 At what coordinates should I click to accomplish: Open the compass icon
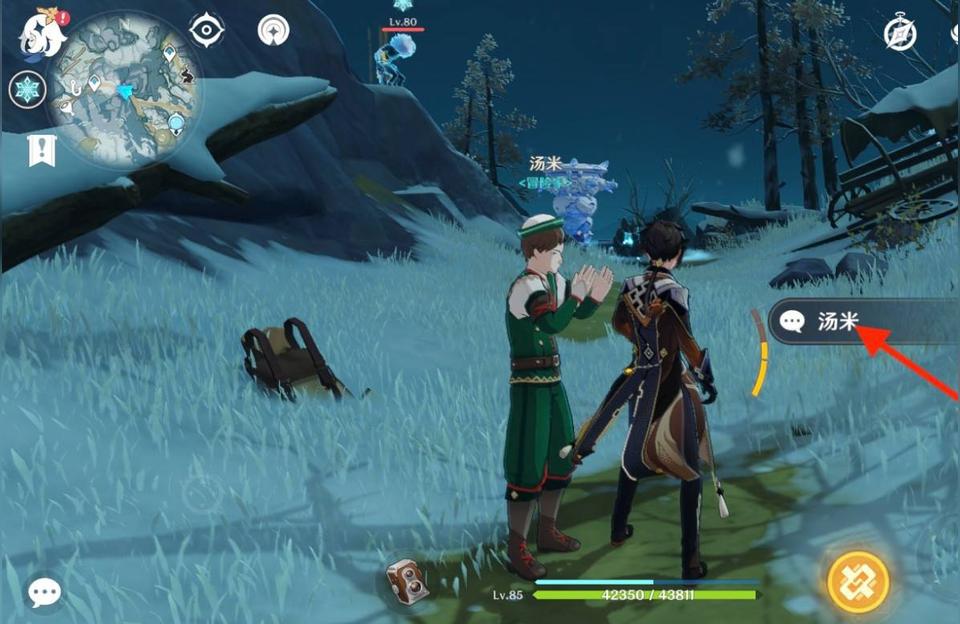[x=900, y=34]
